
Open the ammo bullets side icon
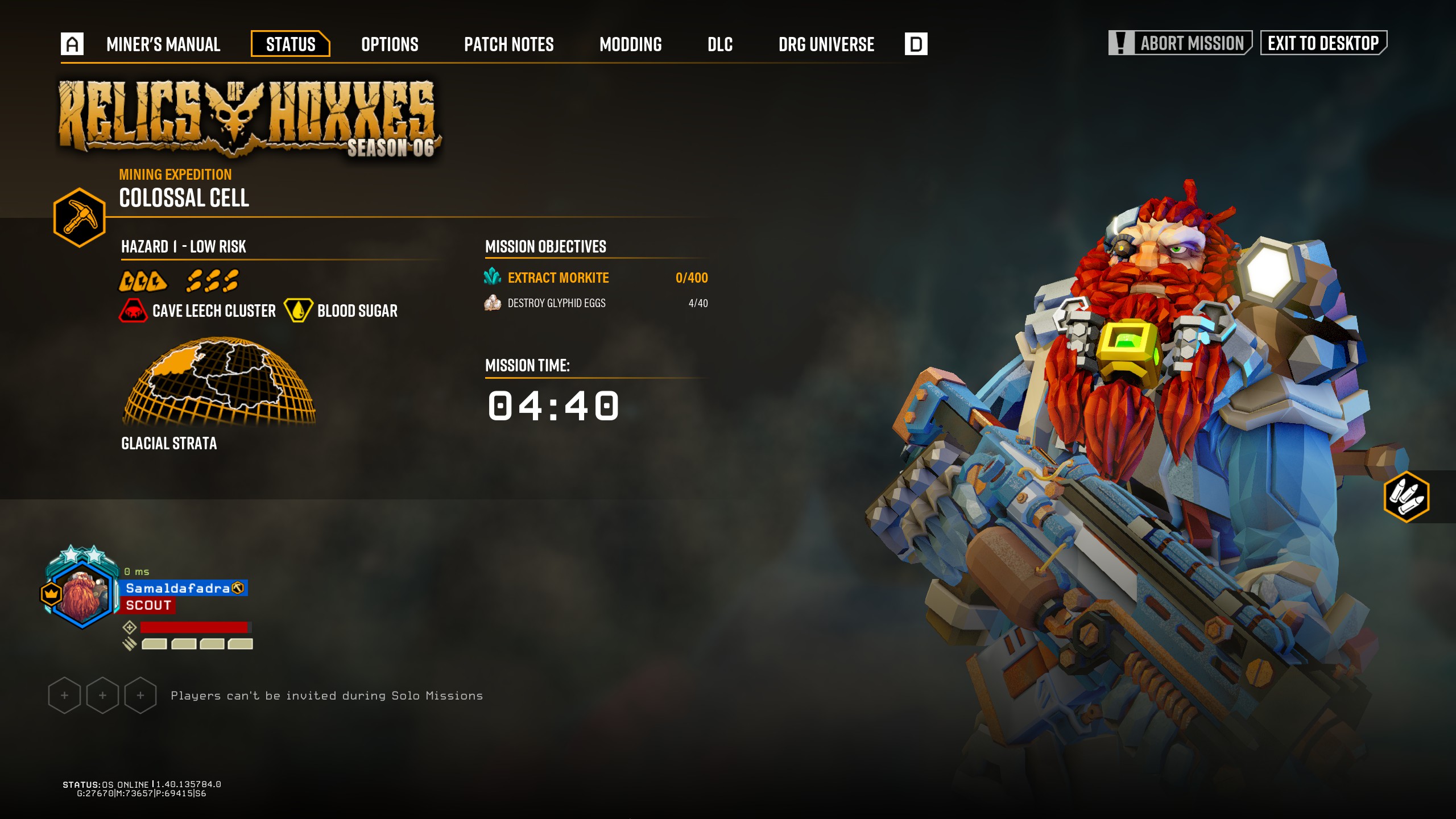1406,497
